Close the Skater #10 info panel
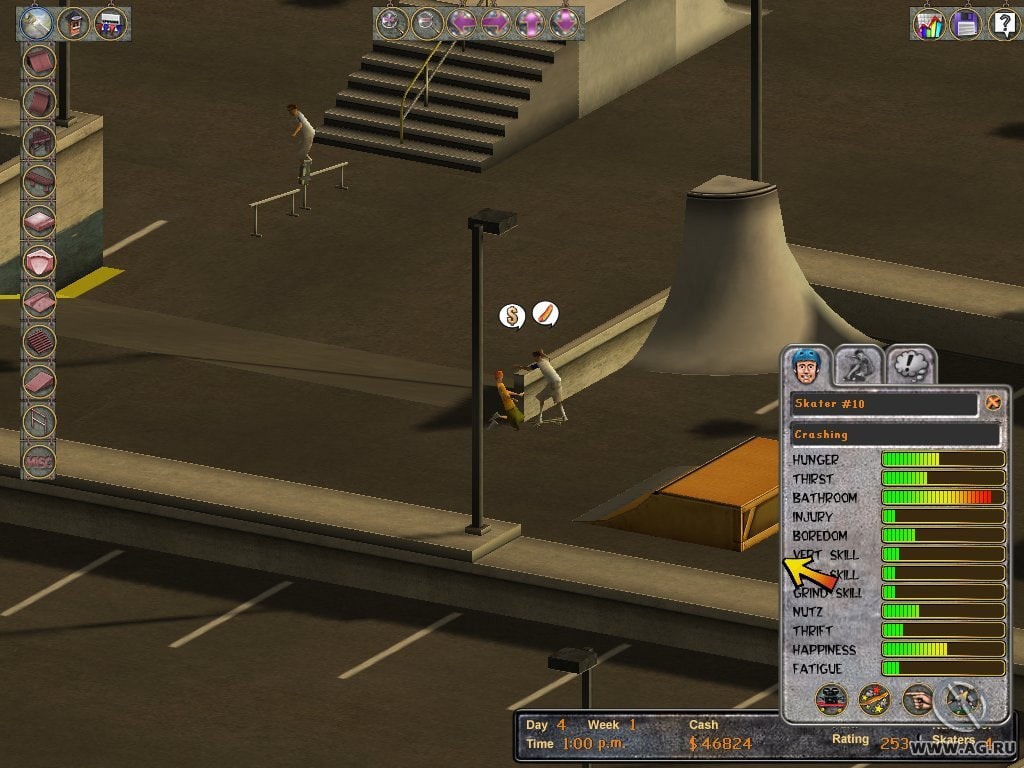Screen dimensions: 1024x768 (x=992, y=403)
